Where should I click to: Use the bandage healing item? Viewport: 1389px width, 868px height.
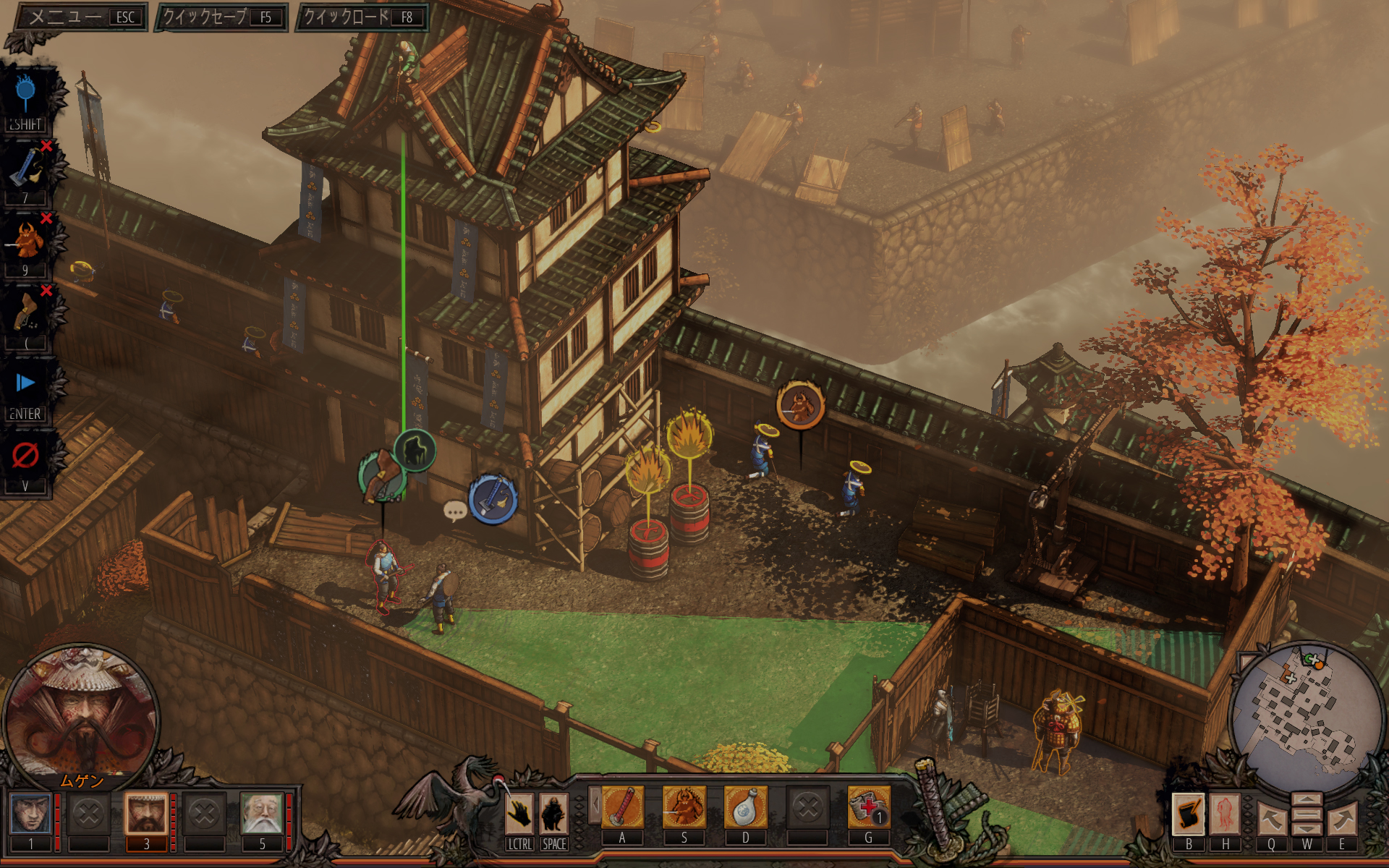(x=868, y=807)
